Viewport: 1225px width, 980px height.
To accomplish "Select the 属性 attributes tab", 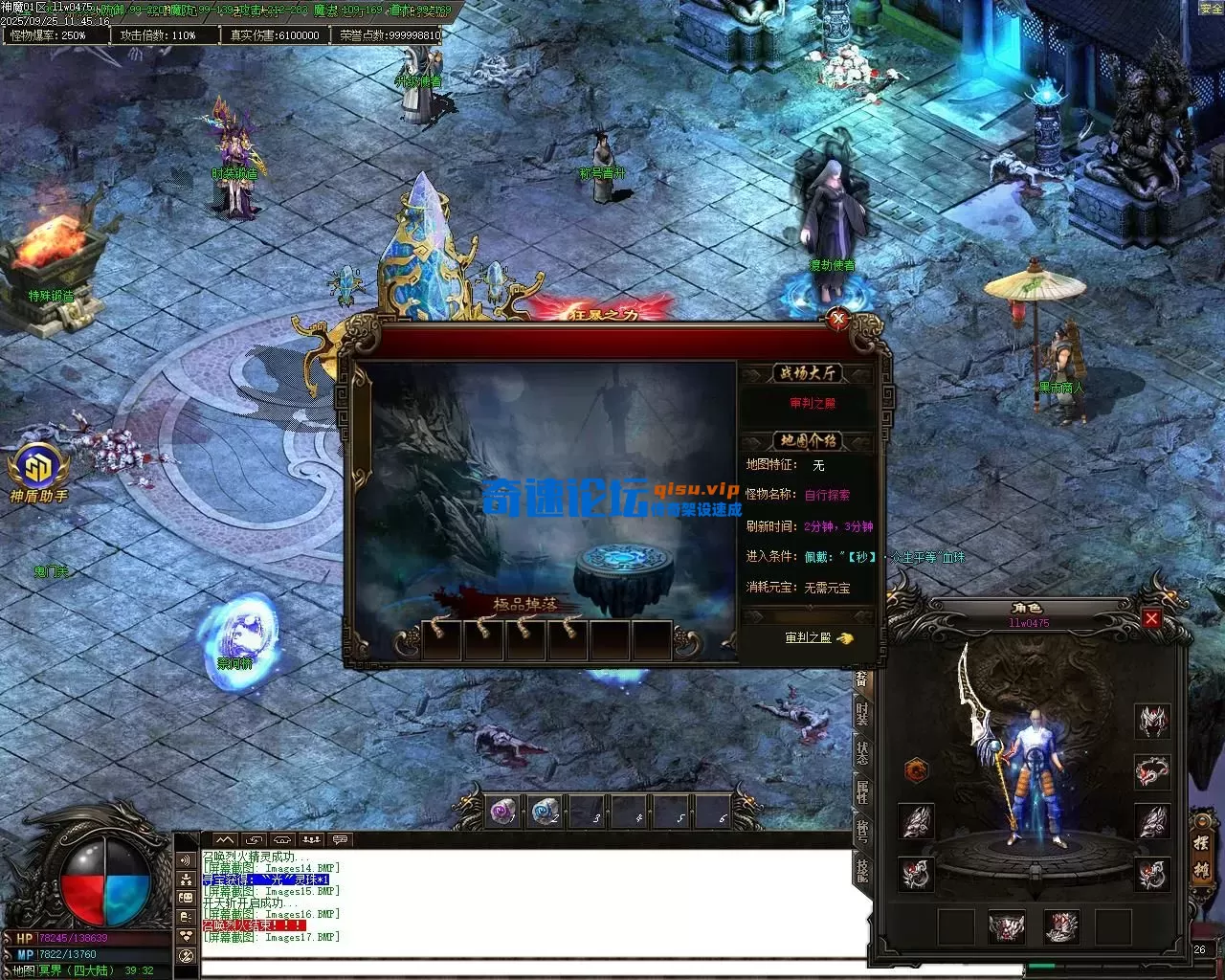I will click(861, 791).
